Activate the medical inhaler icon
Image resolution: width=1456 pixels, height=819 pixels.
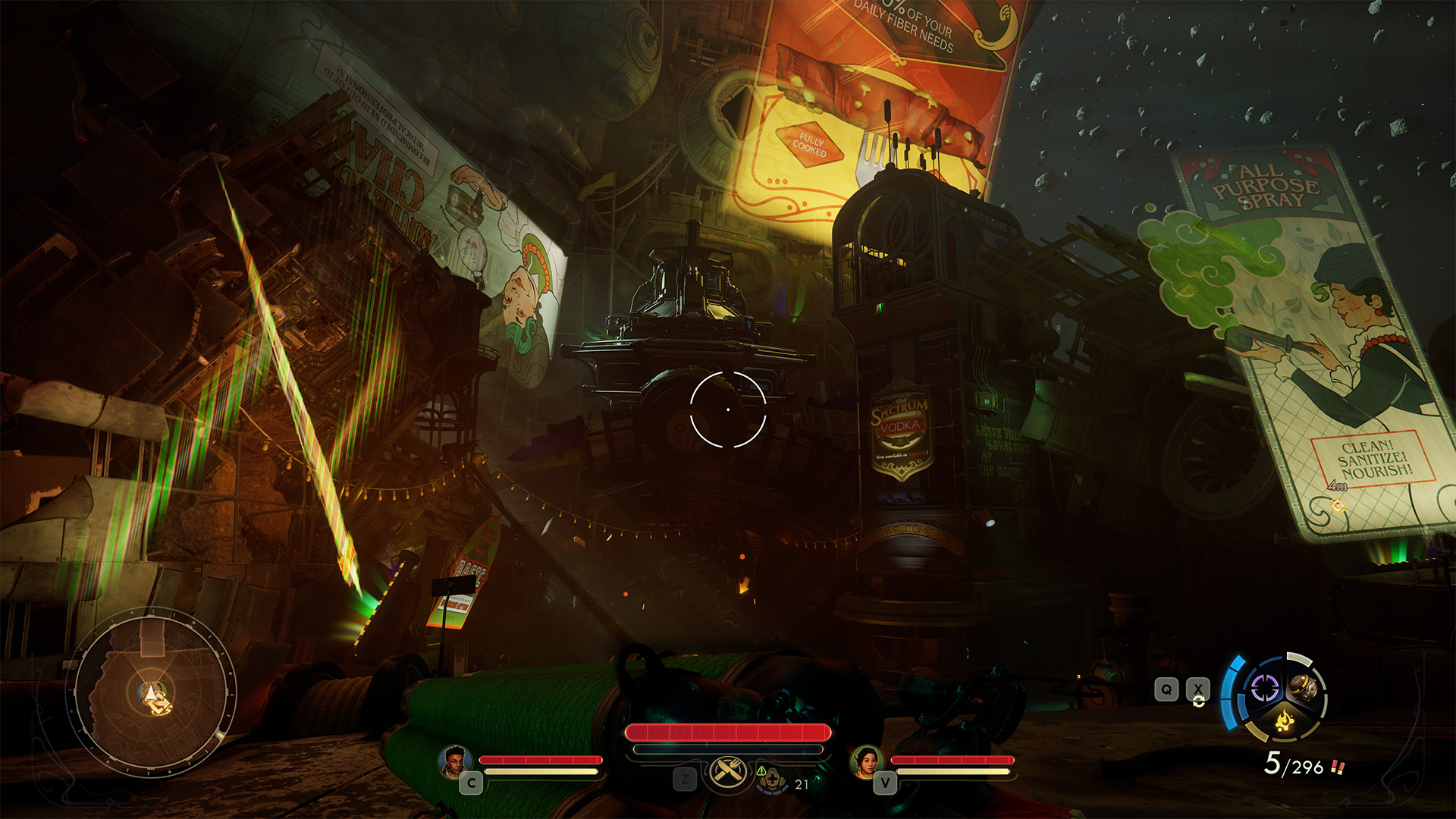coord(772,778)
